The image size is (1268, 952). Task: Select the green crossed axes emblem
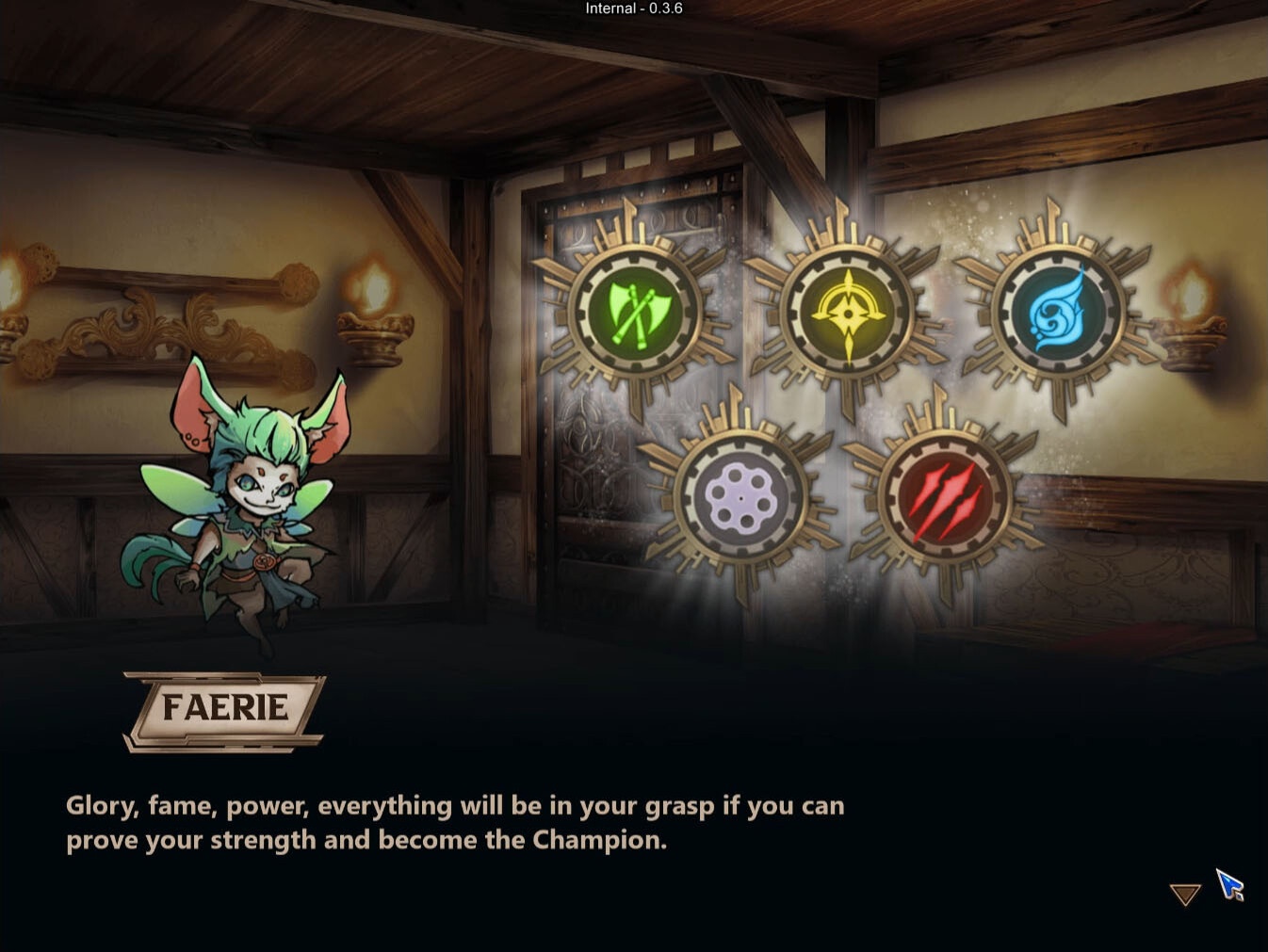[634, 310]
